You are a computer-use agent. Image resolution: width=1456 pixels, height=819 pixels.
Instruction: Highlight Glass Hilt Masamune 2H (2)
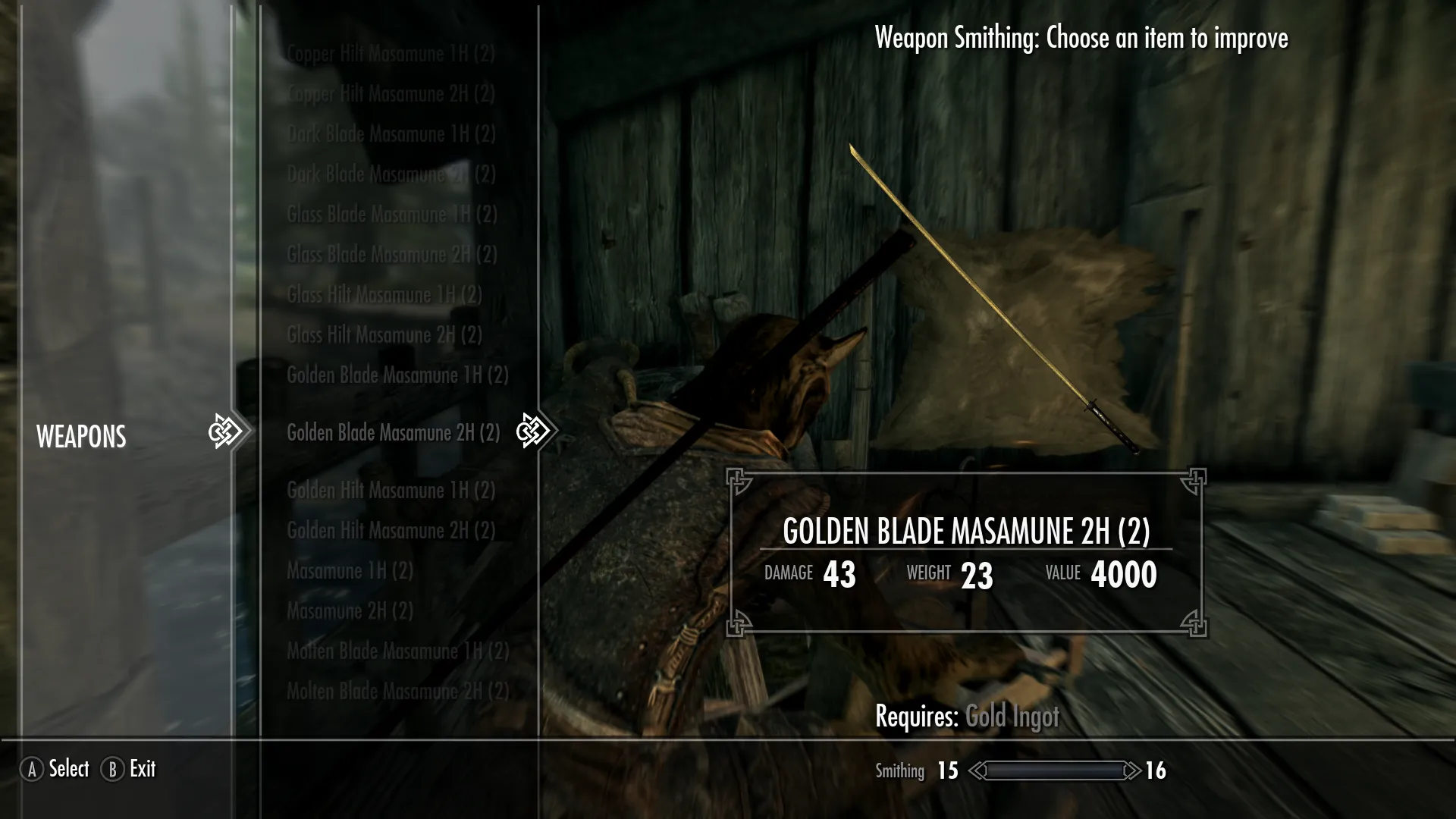point(384,335)
